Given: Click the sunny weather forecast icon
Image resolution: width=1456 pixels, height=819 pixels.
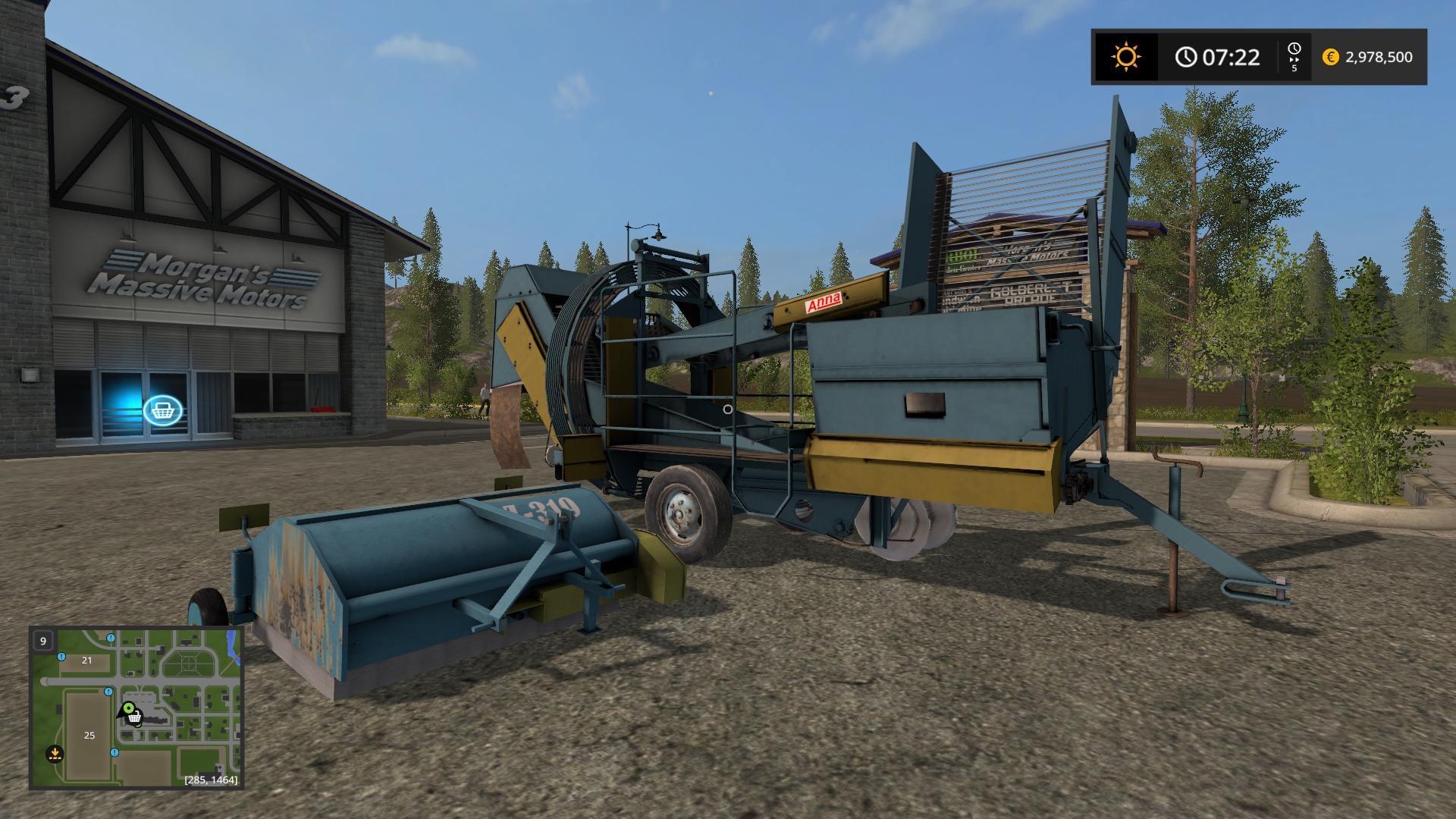Looking at the screenshot, I should click(1125, 57).
